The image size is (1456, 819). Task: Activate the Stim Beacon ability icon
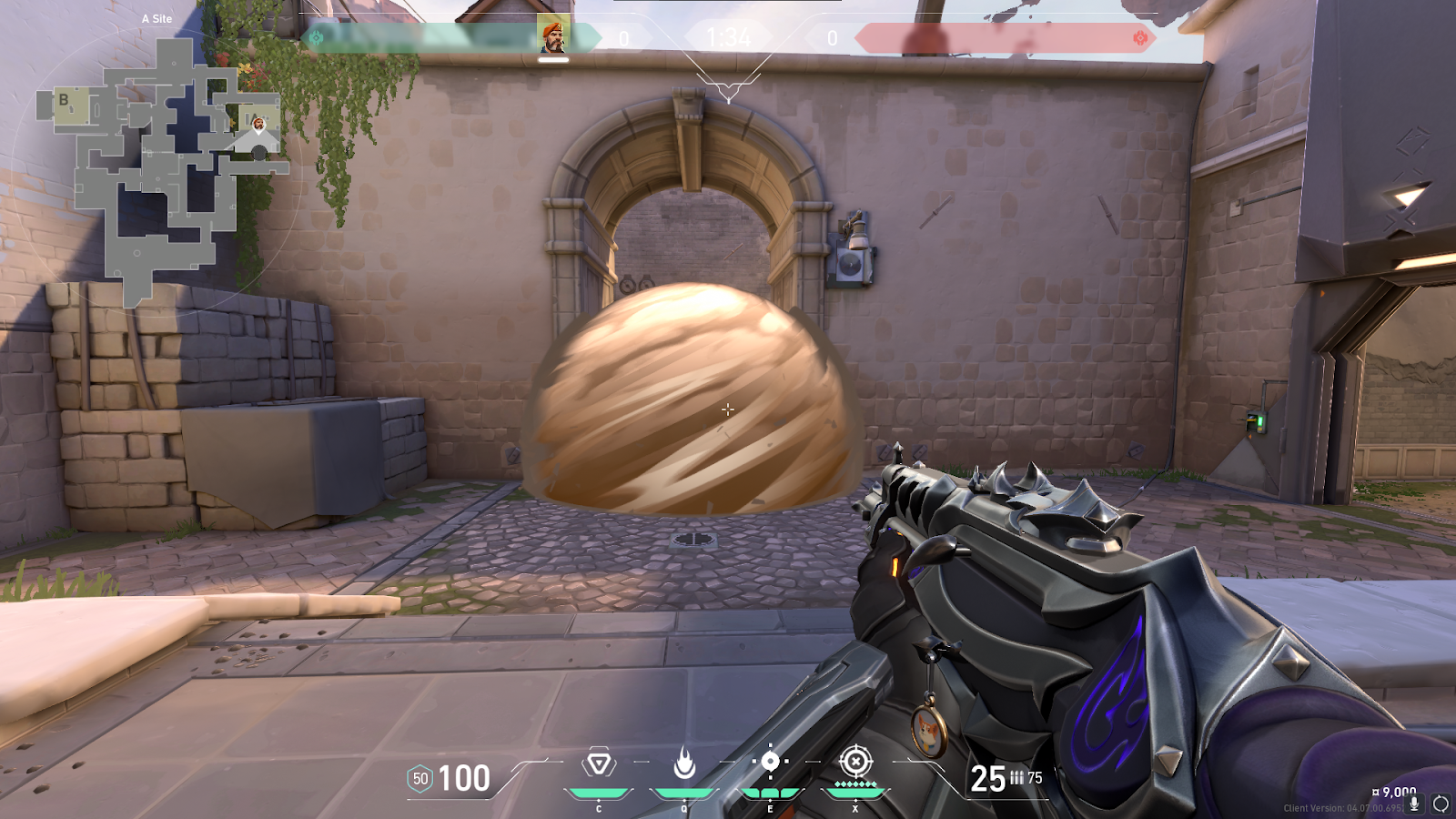tap(599, 763)
